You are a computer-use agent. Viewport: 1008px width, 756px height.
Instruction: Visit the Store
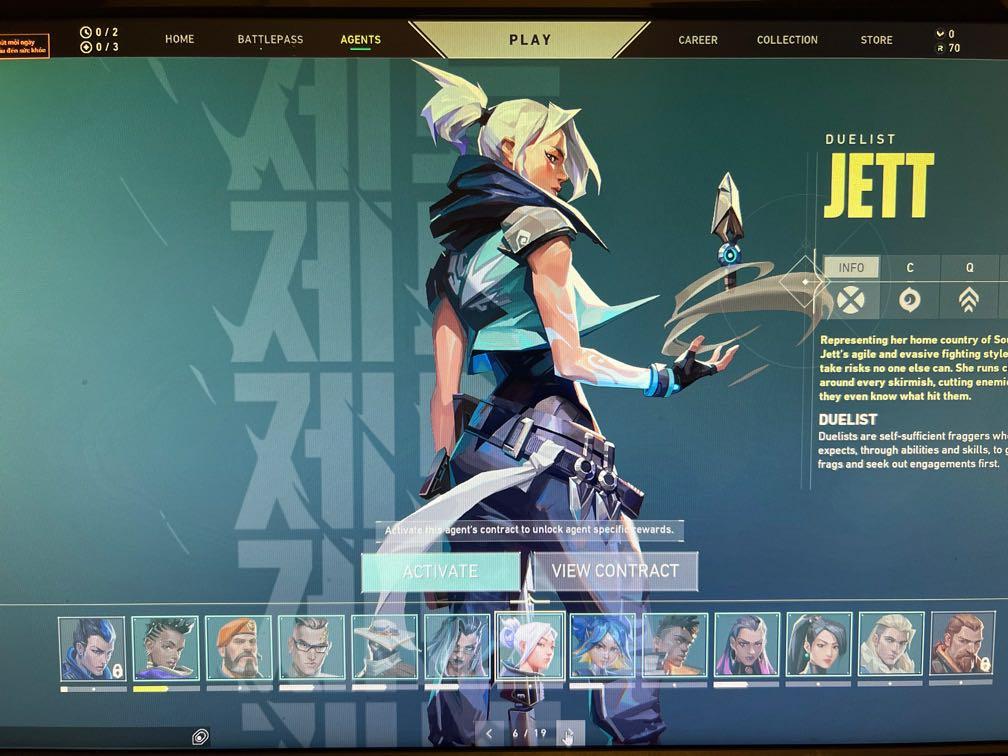(876, 40)
